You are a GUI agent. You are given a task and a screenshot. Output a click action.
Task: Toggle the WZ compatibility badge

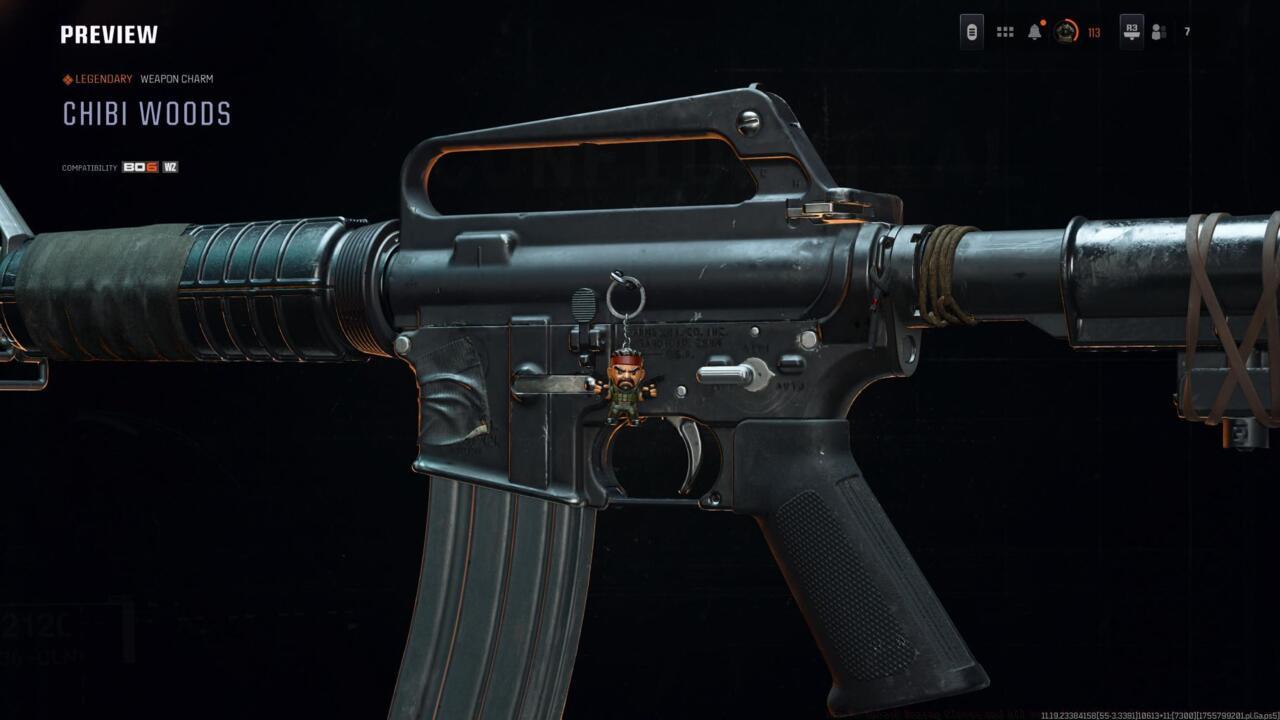pyautogui.click(x=171, y=166)
